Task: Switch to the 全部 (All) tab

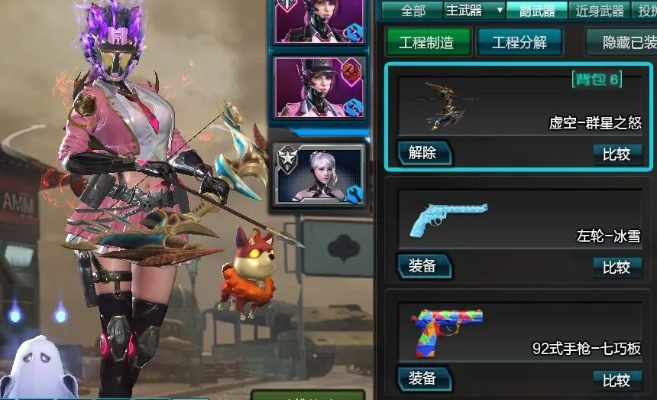Action: pyautogui.click(x=411, y=11)
